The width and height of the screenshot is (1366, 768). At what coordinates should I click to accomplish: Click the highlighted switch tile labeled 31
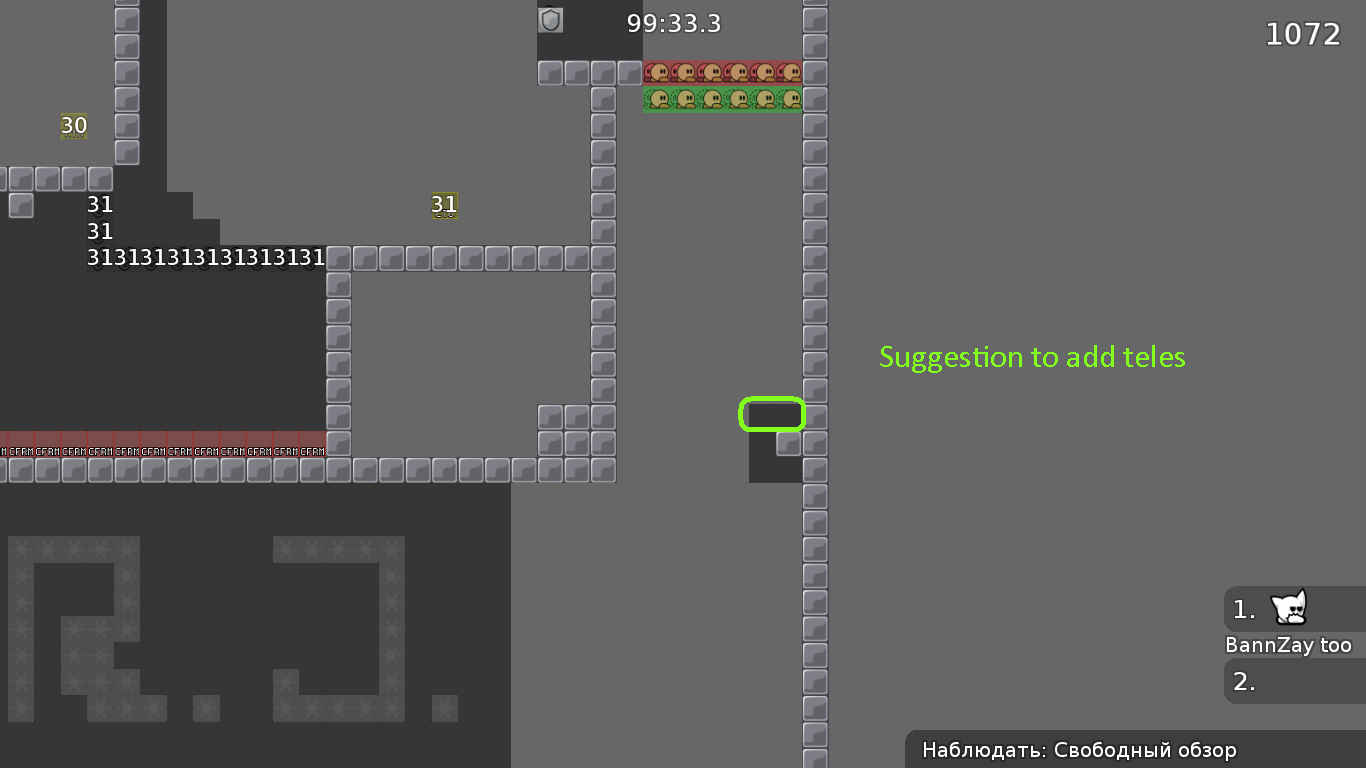(444, 205)
